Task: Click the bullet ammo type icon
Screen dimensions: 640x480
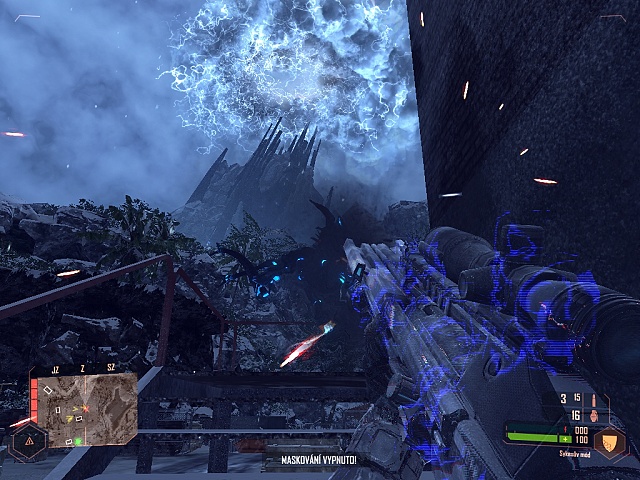Action: (x=594, y=399)
